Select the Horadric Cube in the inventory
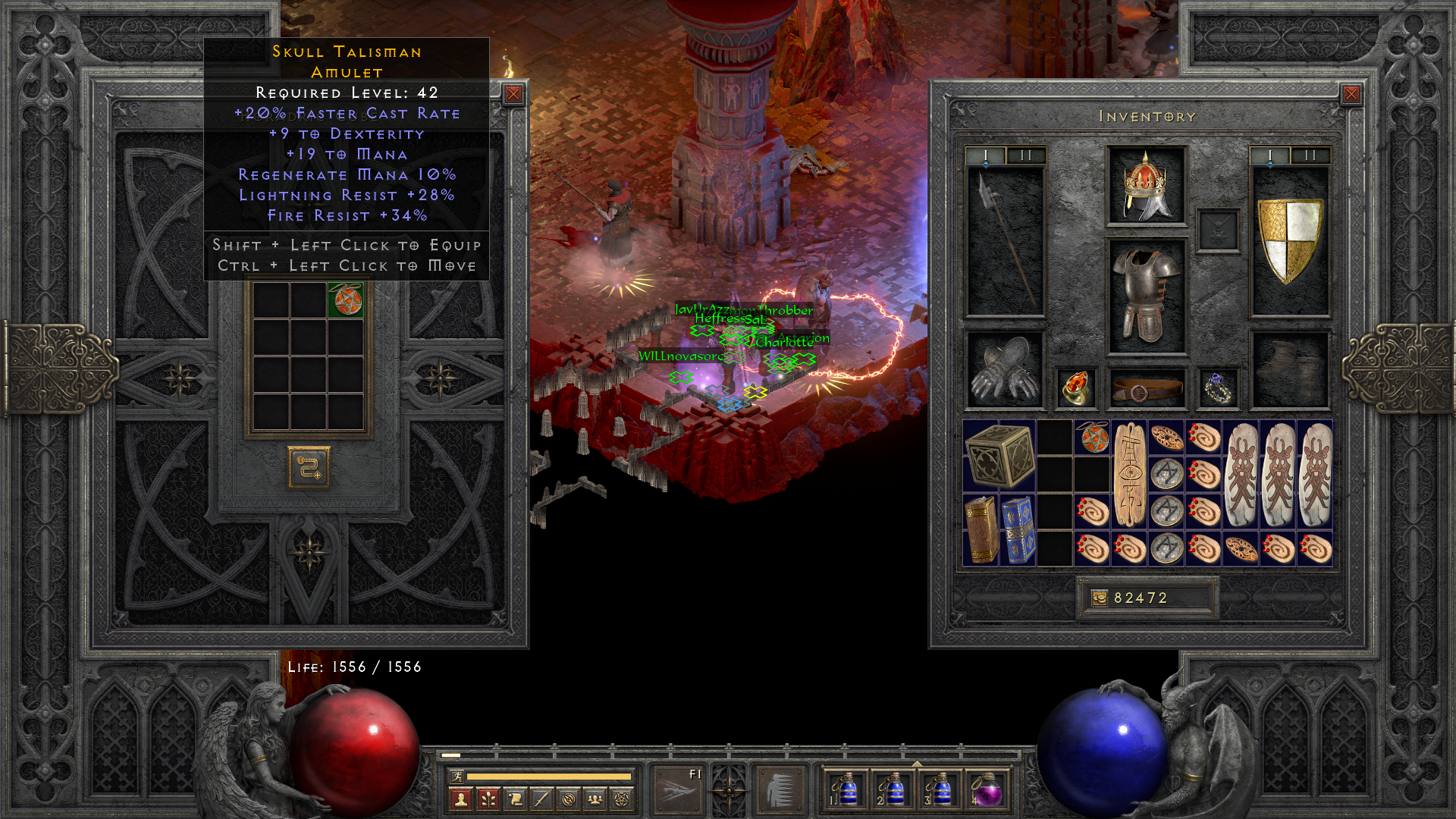 [999, 455]
